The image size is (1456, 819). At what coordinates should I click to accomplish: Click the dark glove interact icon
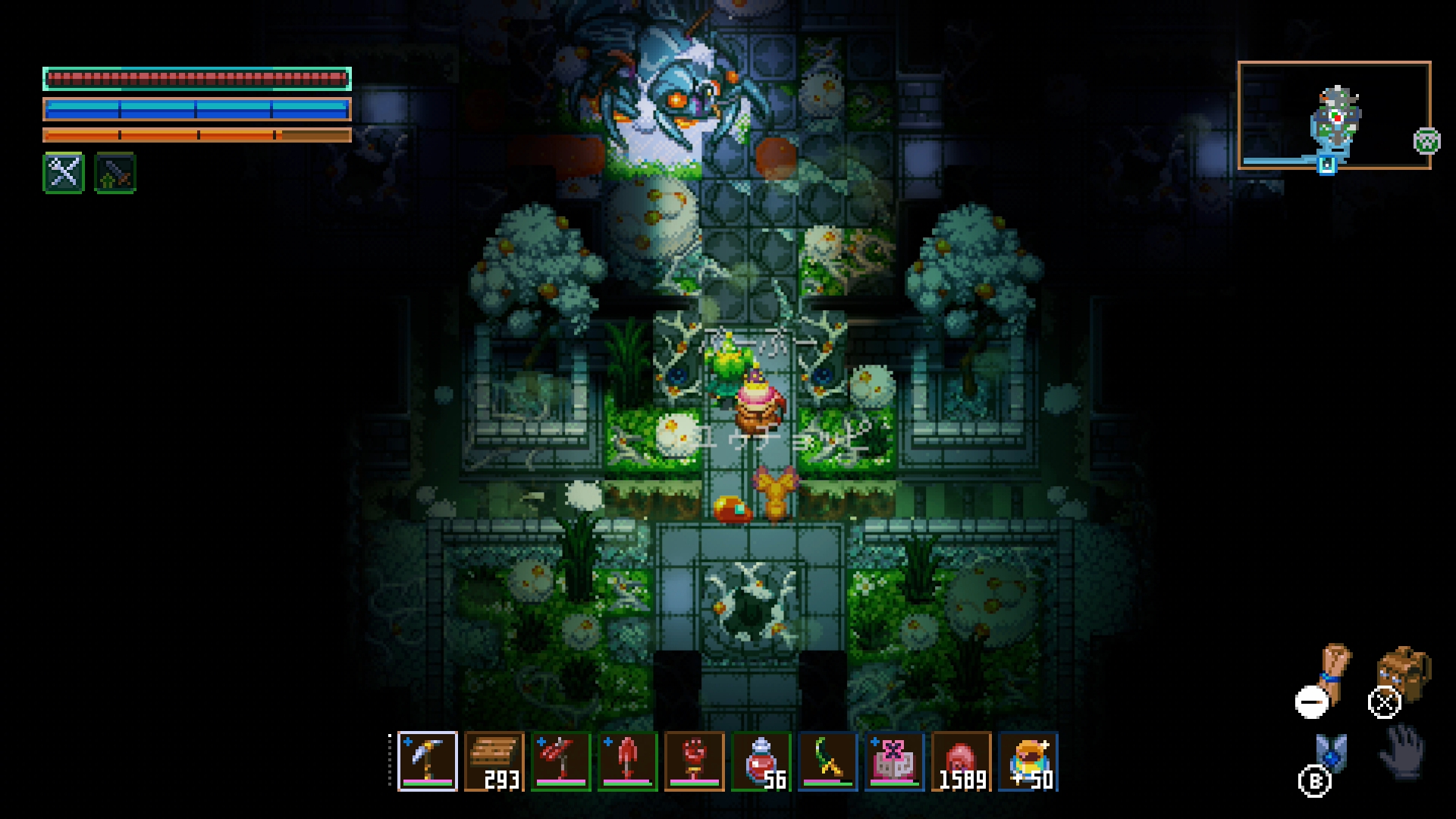point(1403,751)
